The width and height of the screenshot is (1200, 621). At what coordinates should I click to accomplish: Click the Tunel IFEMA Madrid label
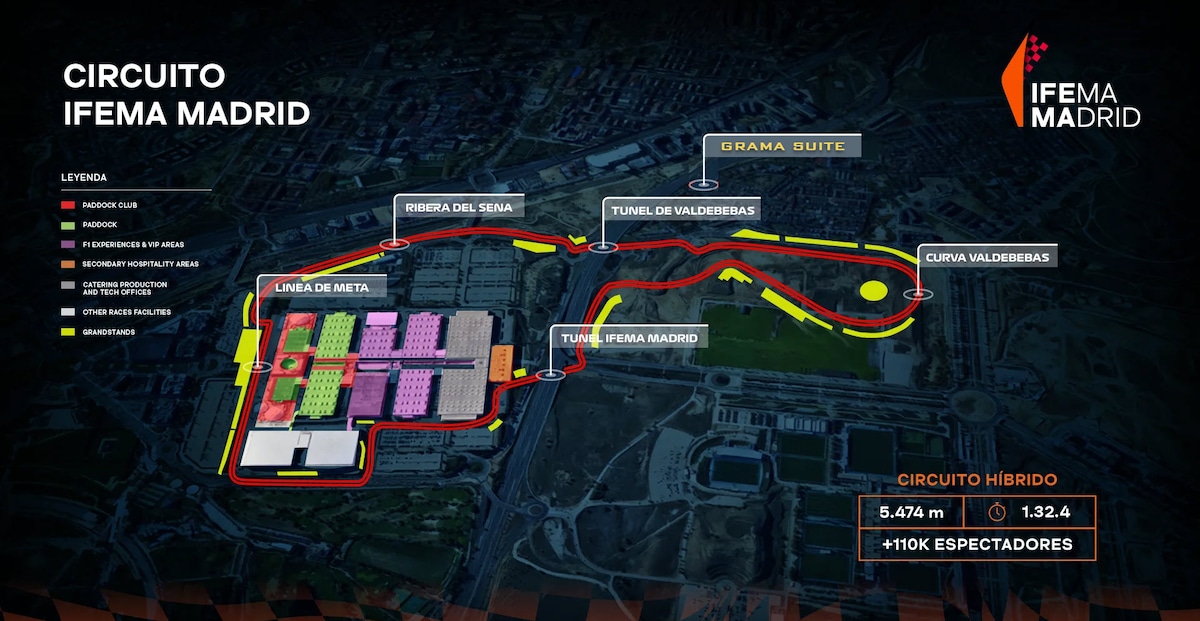click(629, 338)
